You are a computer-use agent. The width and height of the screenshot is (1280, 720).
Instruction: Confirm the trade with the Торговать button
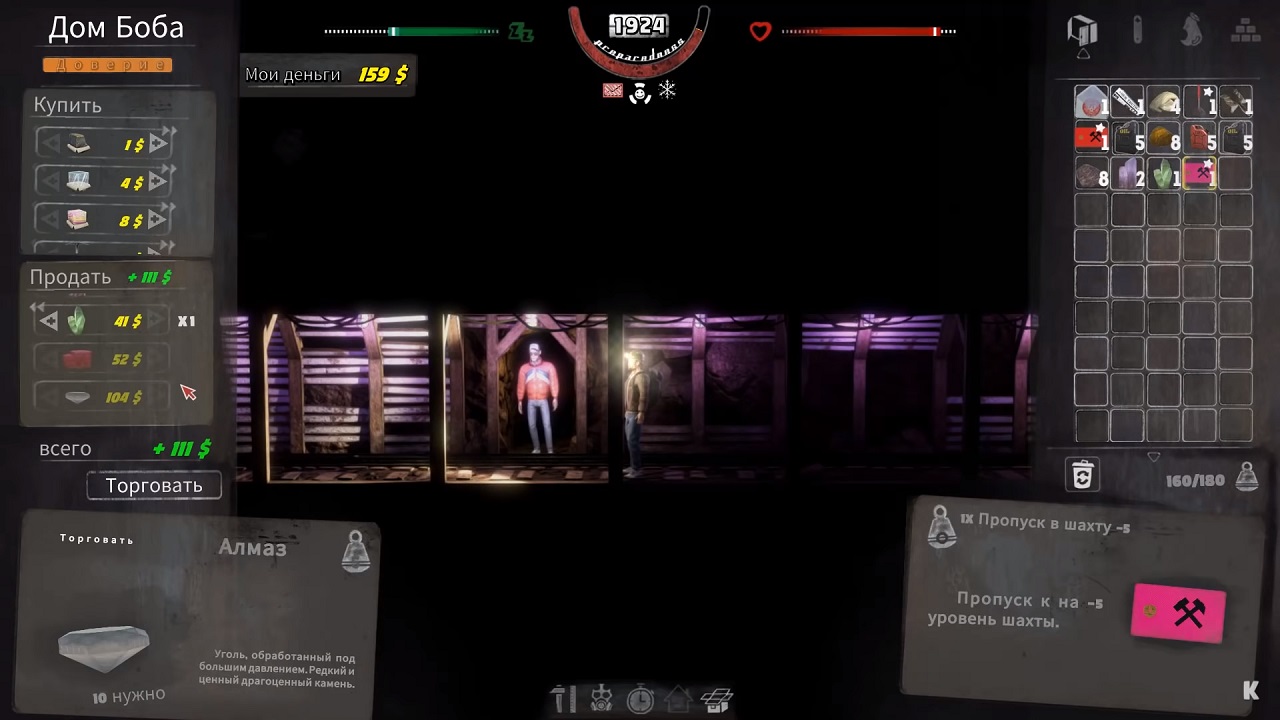tap(154, 486)
